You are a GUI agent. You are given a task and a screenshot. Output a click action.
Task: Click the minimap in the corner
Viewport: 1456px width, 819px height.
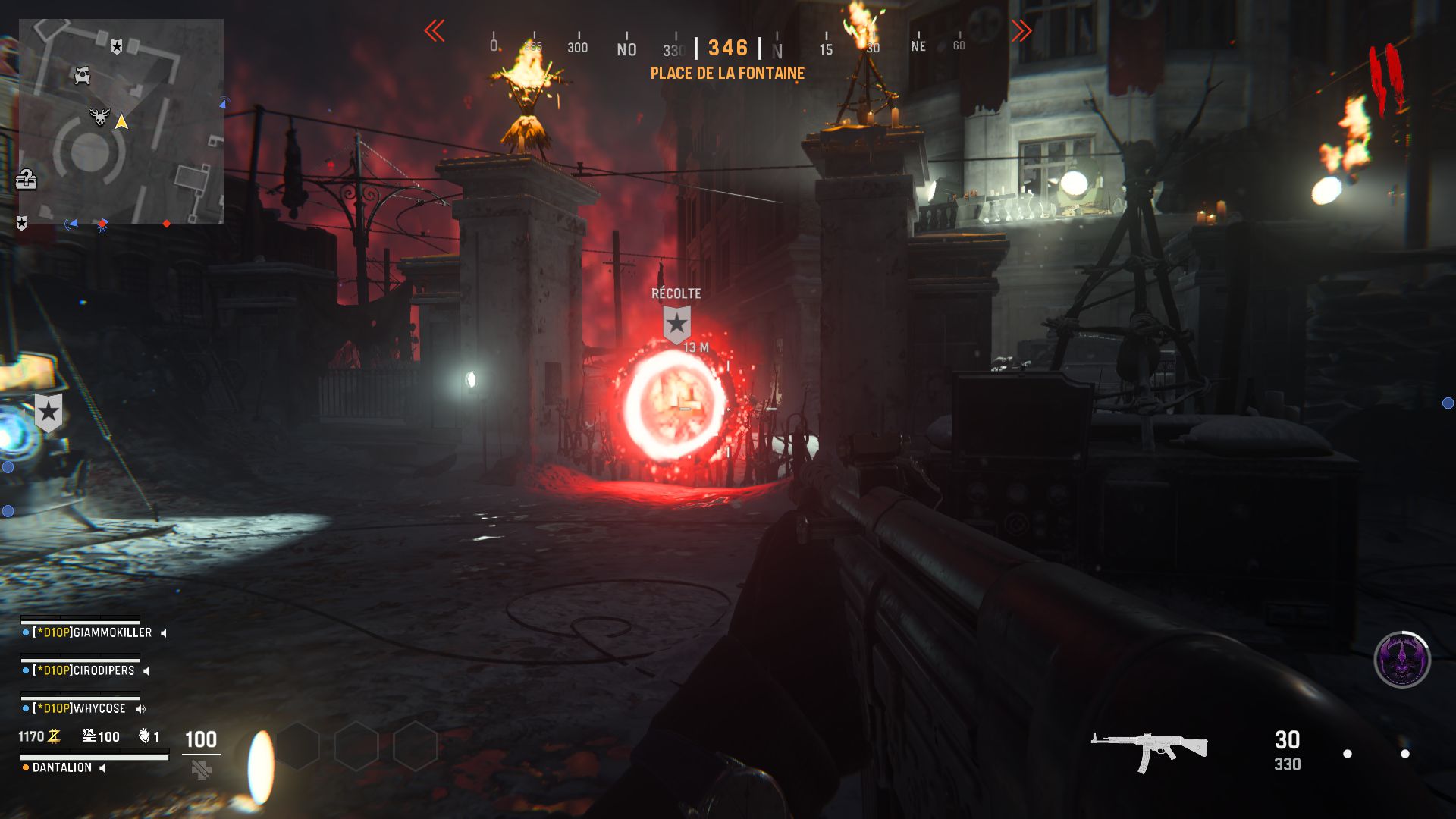(x=121, y=121)
